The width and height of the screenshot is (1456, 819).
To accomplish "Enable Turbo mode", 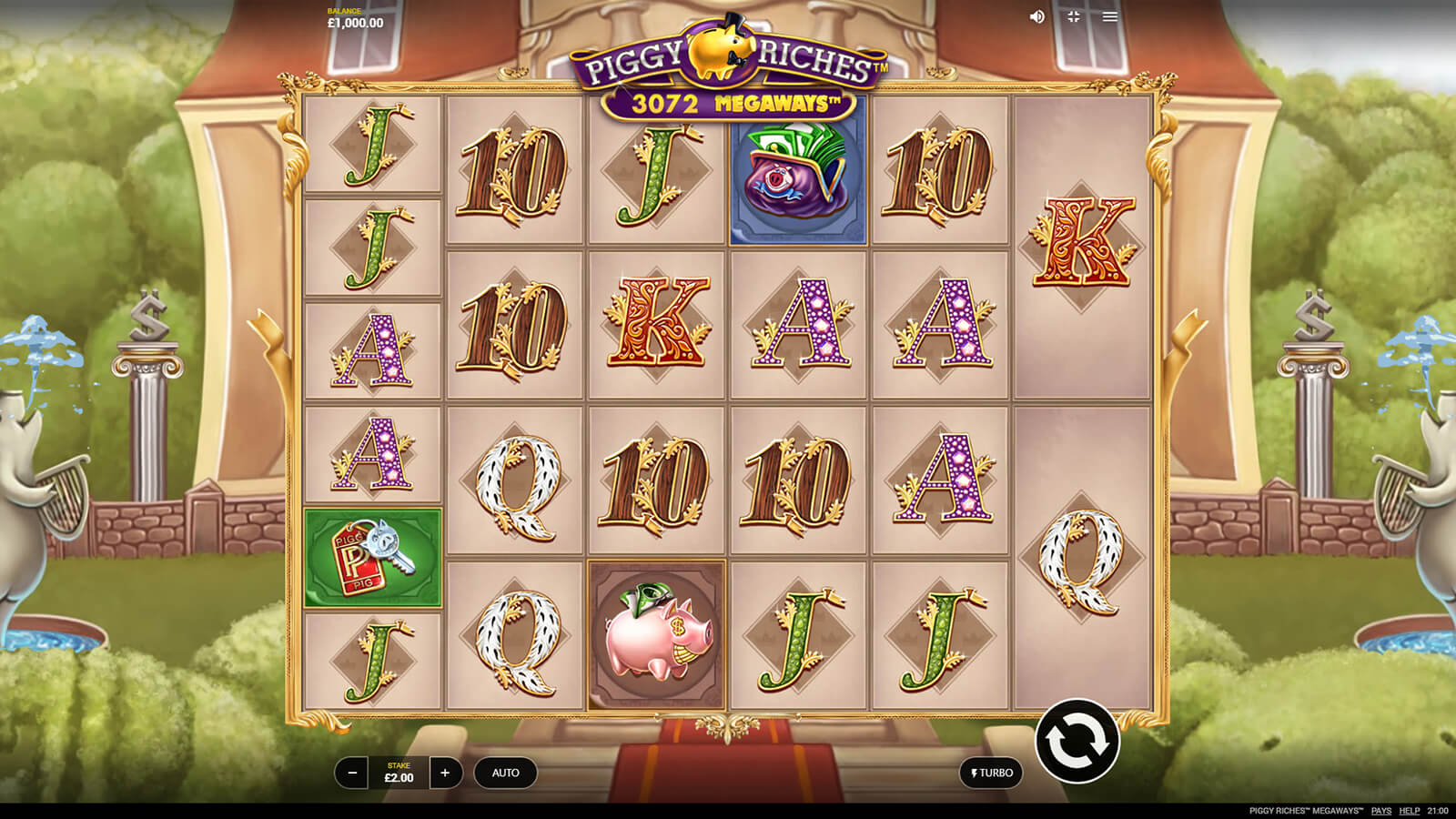I will [x=991, y=773].
